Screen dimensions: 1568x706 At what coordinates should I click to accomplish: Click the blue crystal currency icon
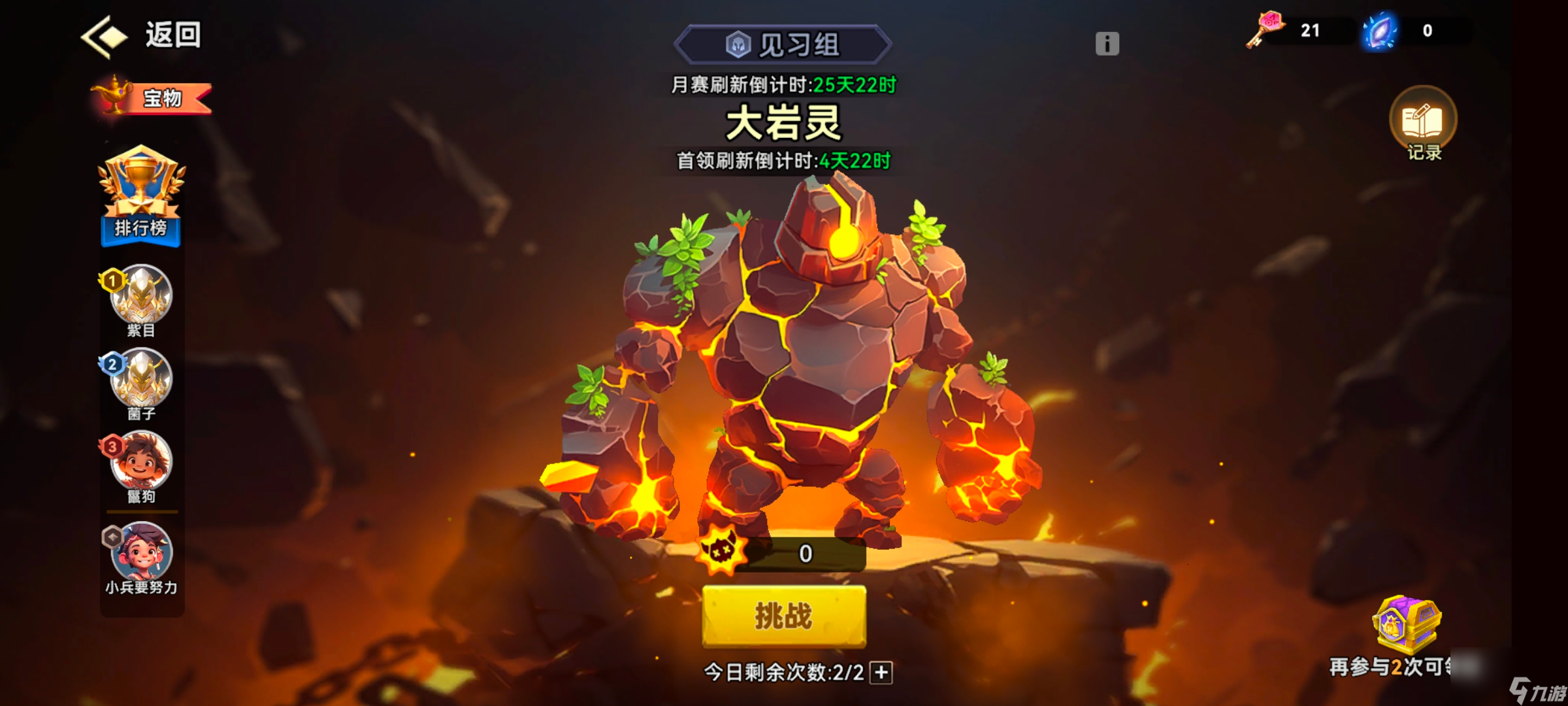click(x=1382, y=29)
